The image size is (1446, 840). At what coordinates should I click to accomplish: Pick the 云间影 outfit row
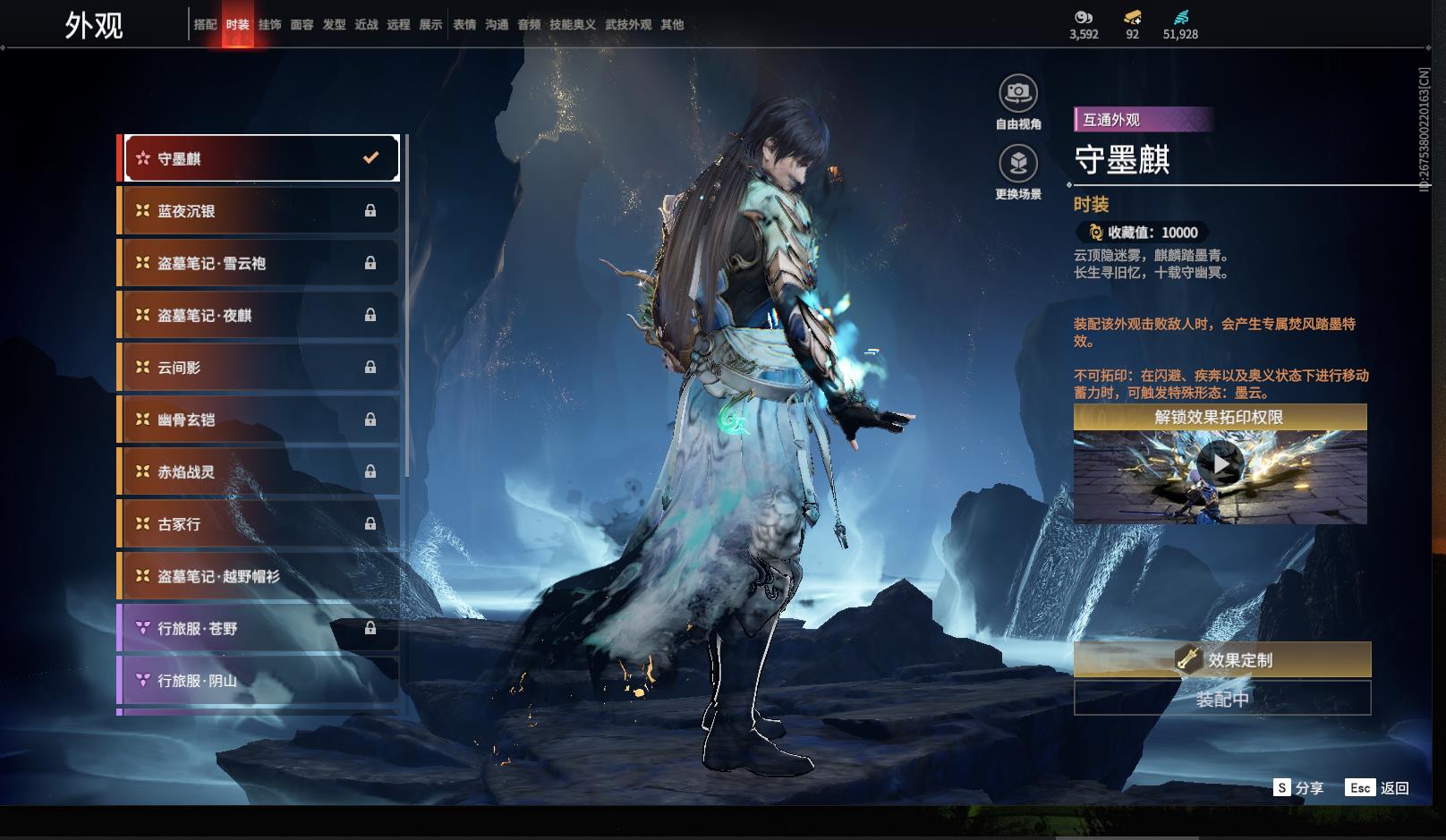click(260, 368)
